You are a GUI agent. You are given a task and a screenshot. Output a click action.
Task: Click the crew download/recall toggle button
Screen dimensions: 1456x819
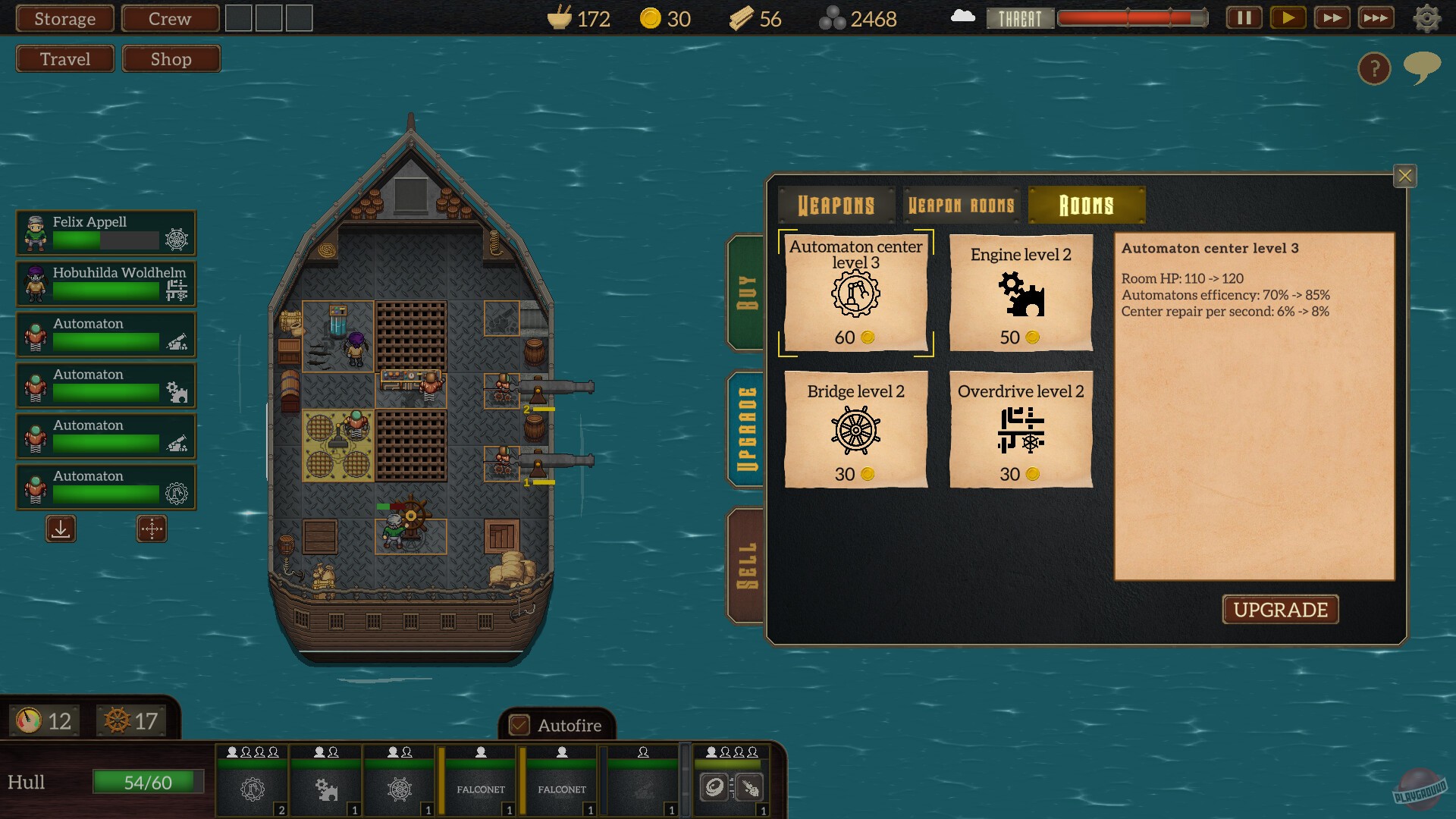click(x=61, y=529)
